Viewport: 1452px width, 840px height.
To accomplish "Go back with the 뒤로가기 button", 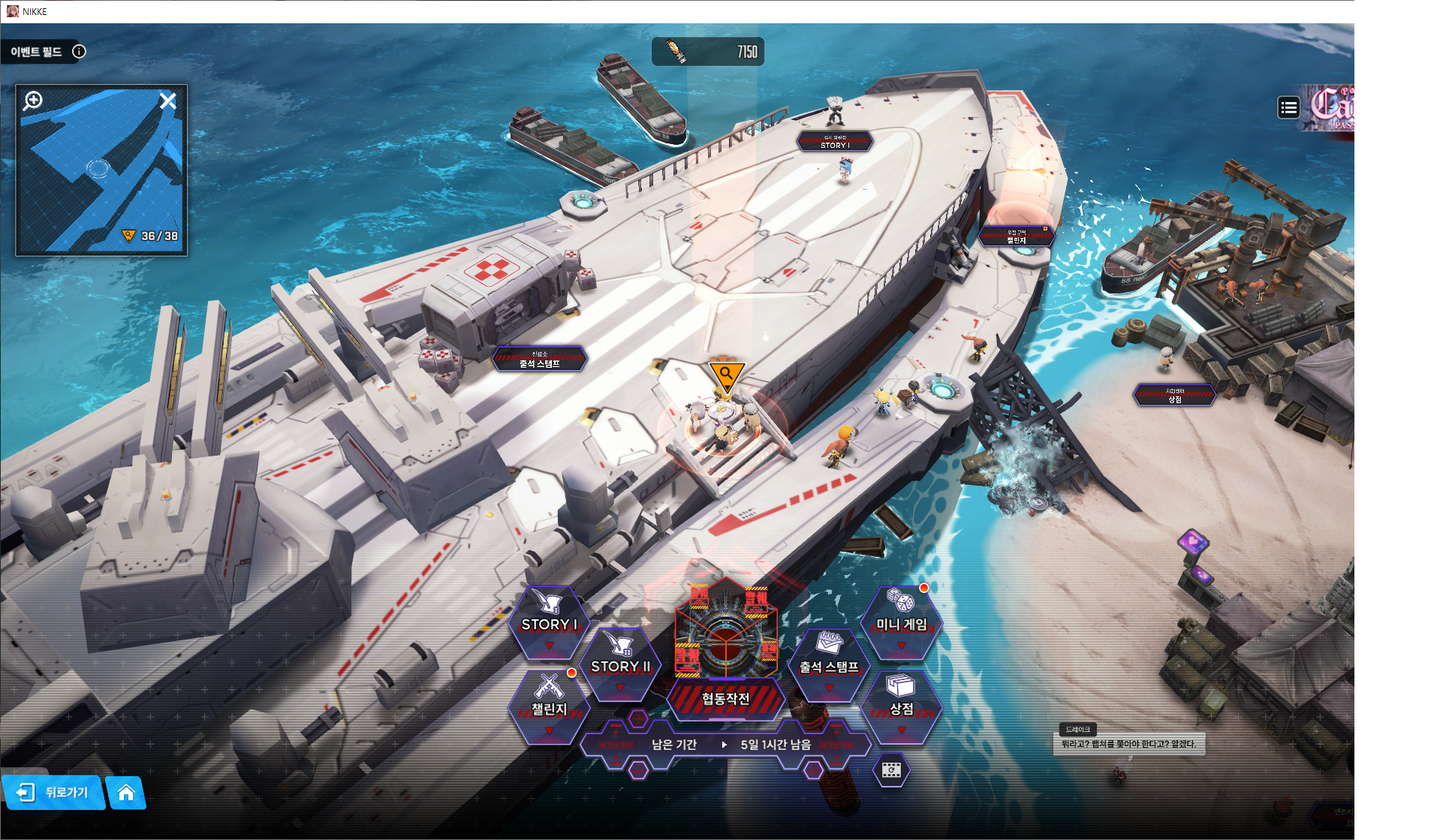I will 54,793.
